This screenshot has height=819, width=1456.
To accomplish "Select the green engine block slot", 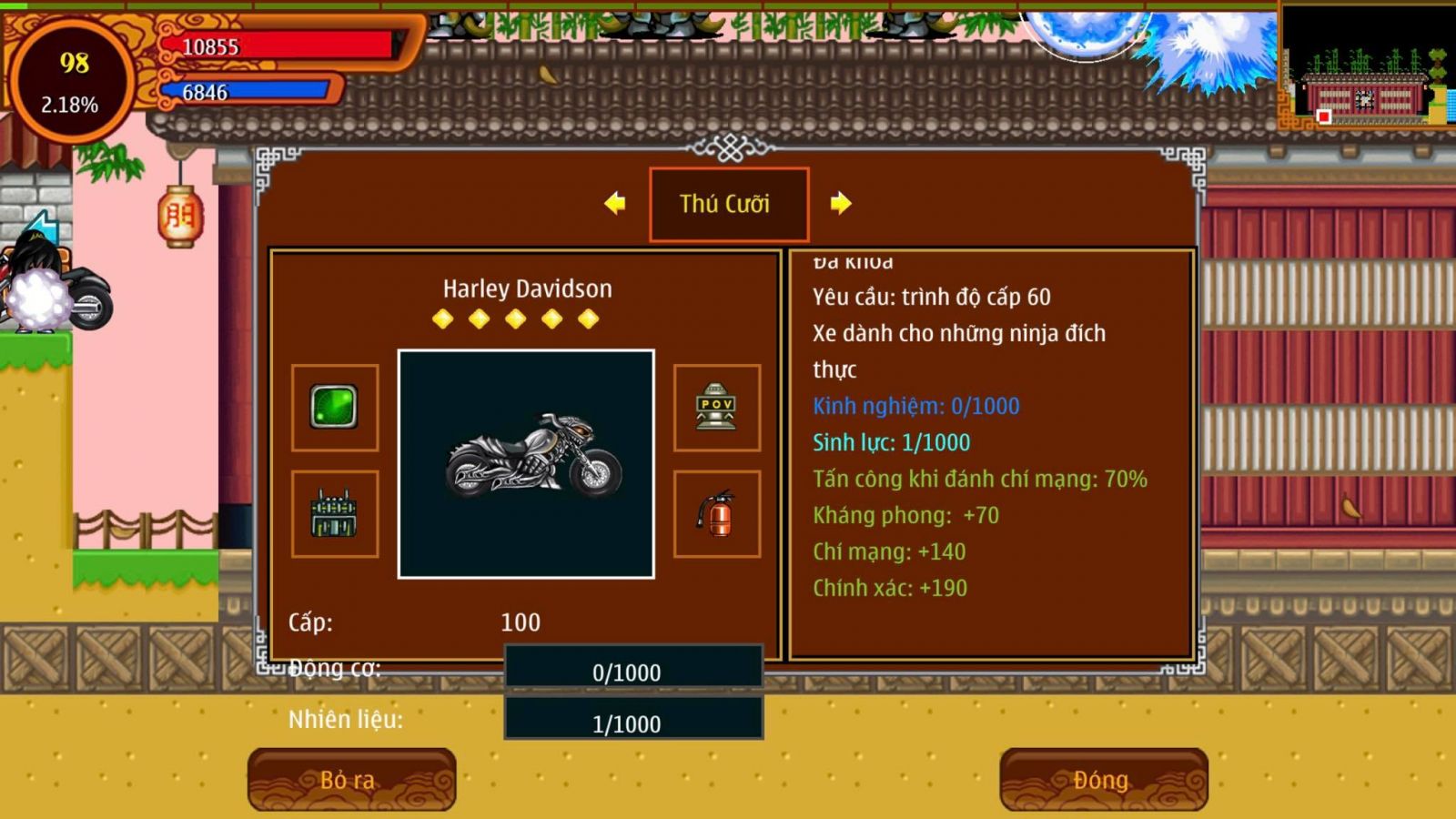I will (x=335, y=514).
